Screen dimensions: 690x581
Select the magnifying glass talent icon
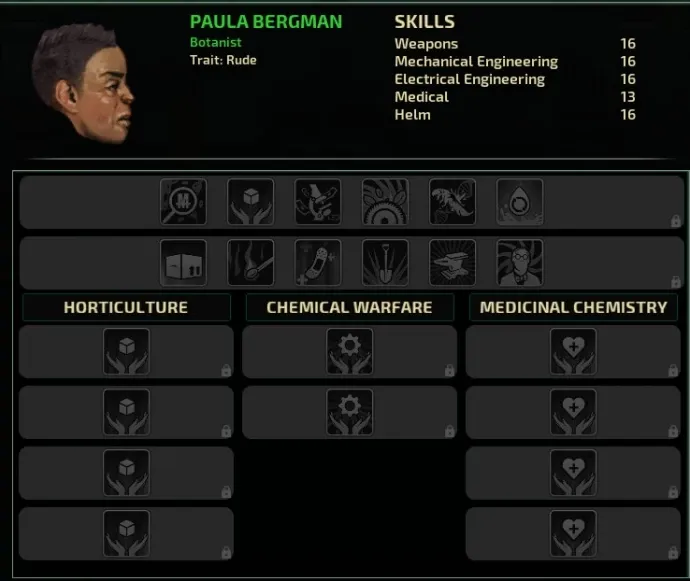coord(184,201)
